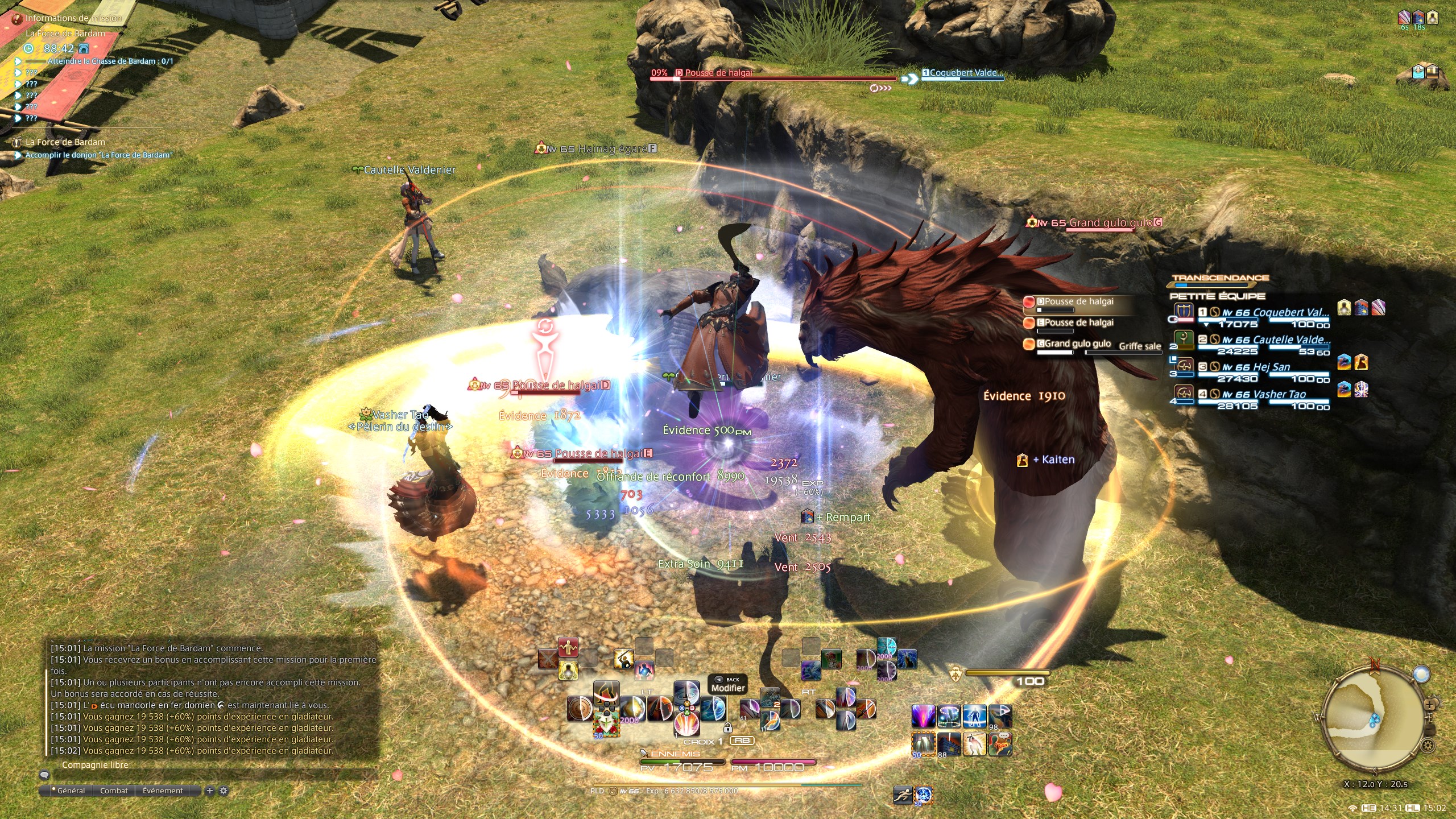The width and height of the screenshot is (1456, 819).
Task: Open the Événement chat tab
Action: point(163,791)
